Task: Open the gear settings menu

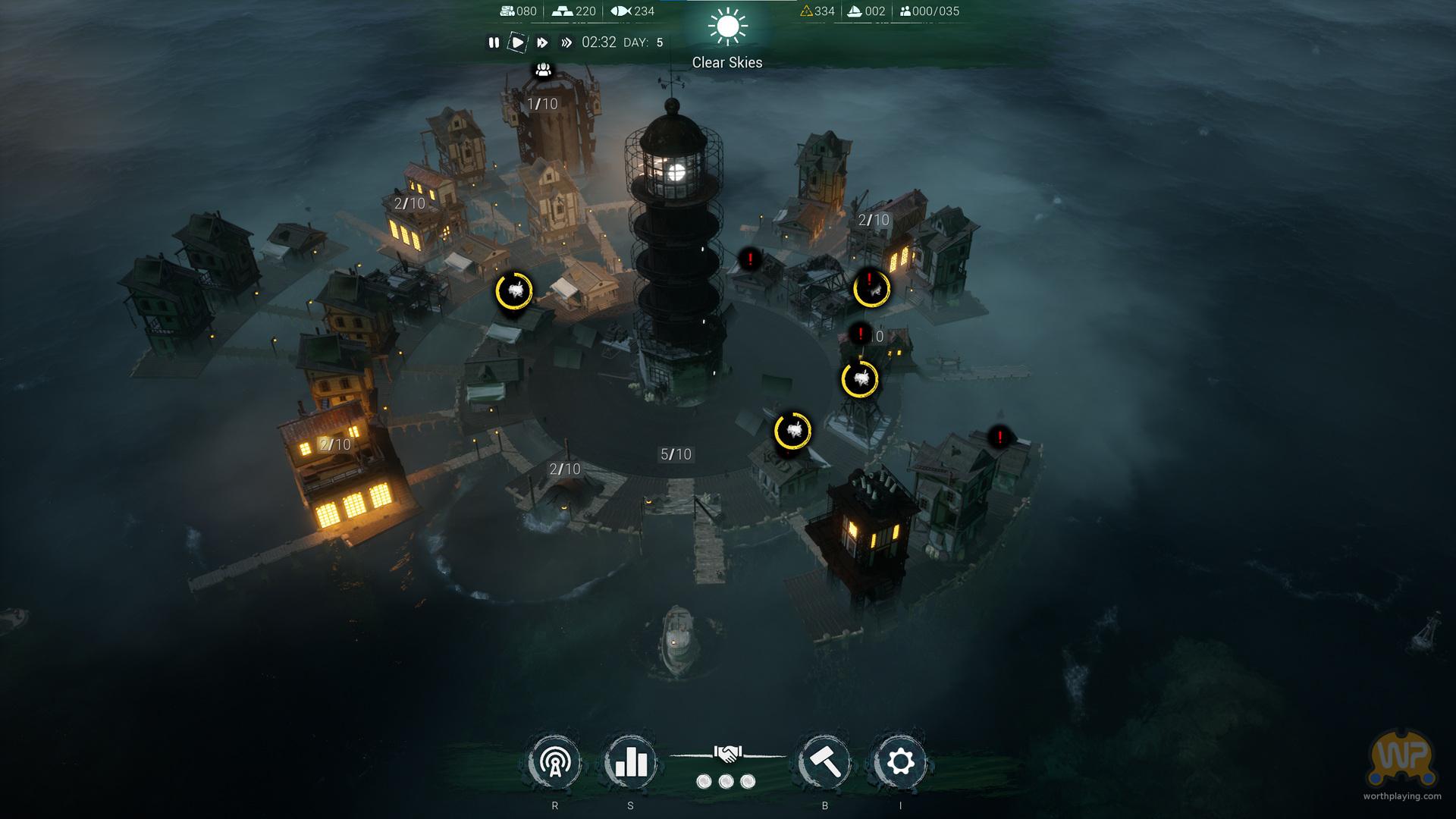Action: [x=900, y=762]
